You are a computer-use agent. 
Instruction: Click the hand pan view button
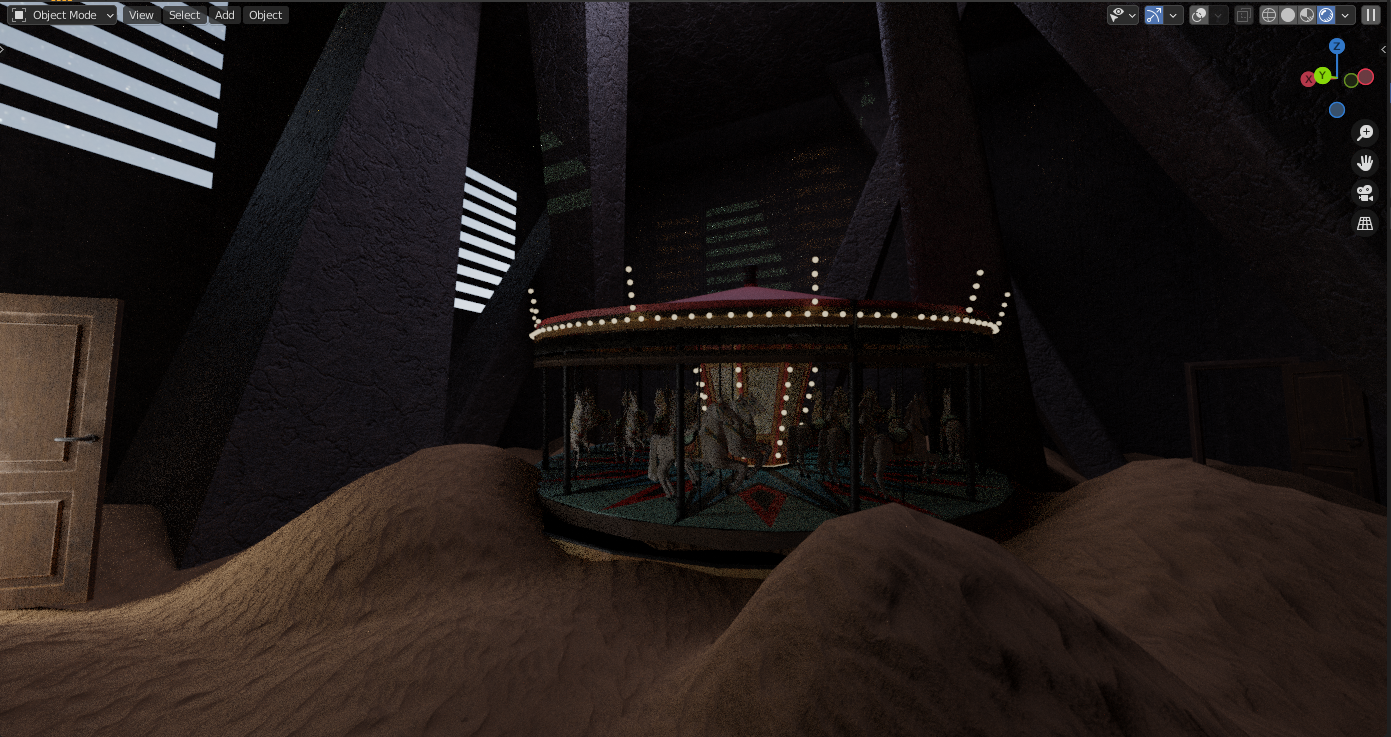(x=1365, y=163)
